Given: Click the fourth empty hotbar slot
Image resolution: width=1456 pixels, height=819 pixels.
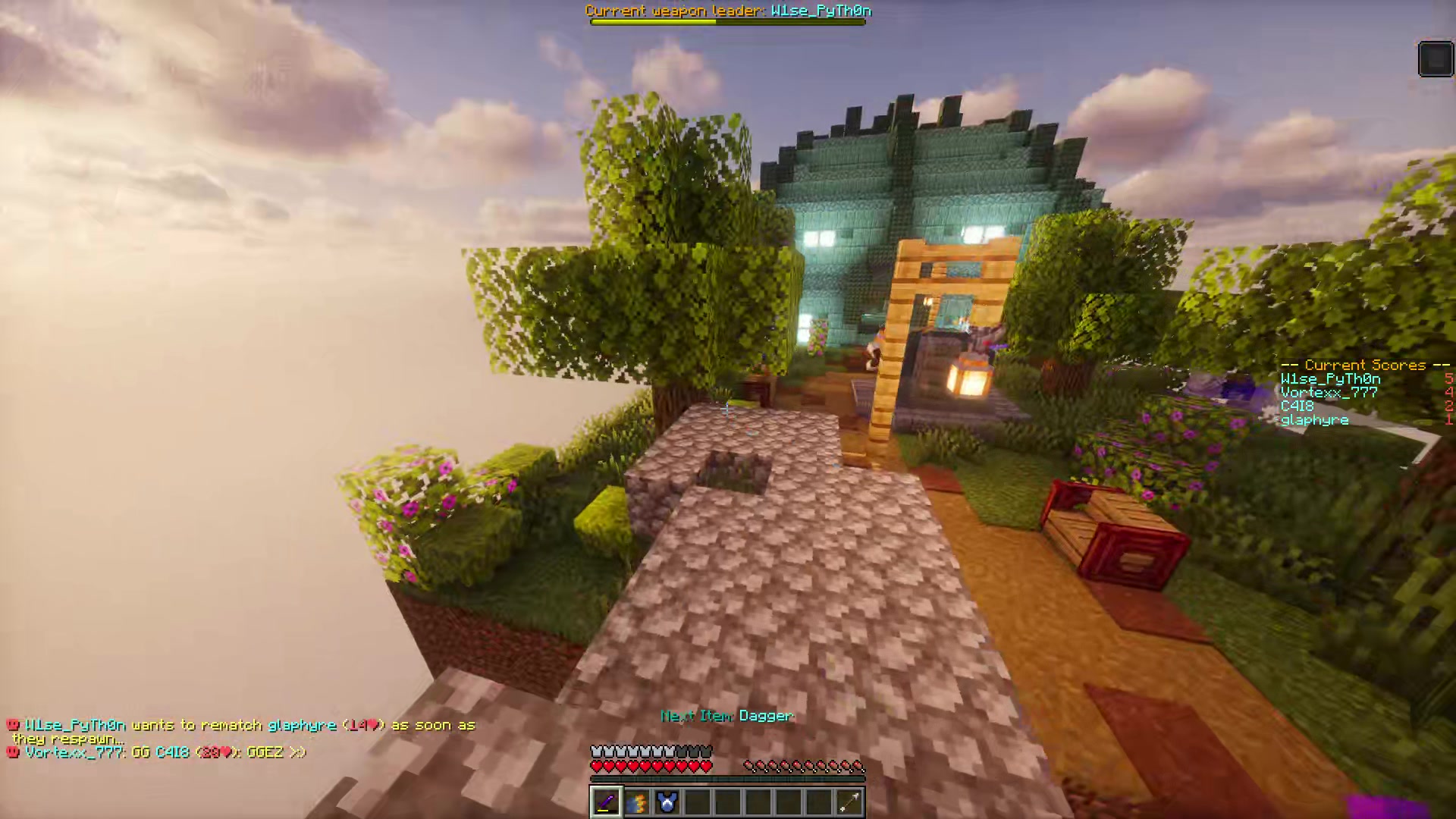Looking at the screenshot, I should coord(696,802).
